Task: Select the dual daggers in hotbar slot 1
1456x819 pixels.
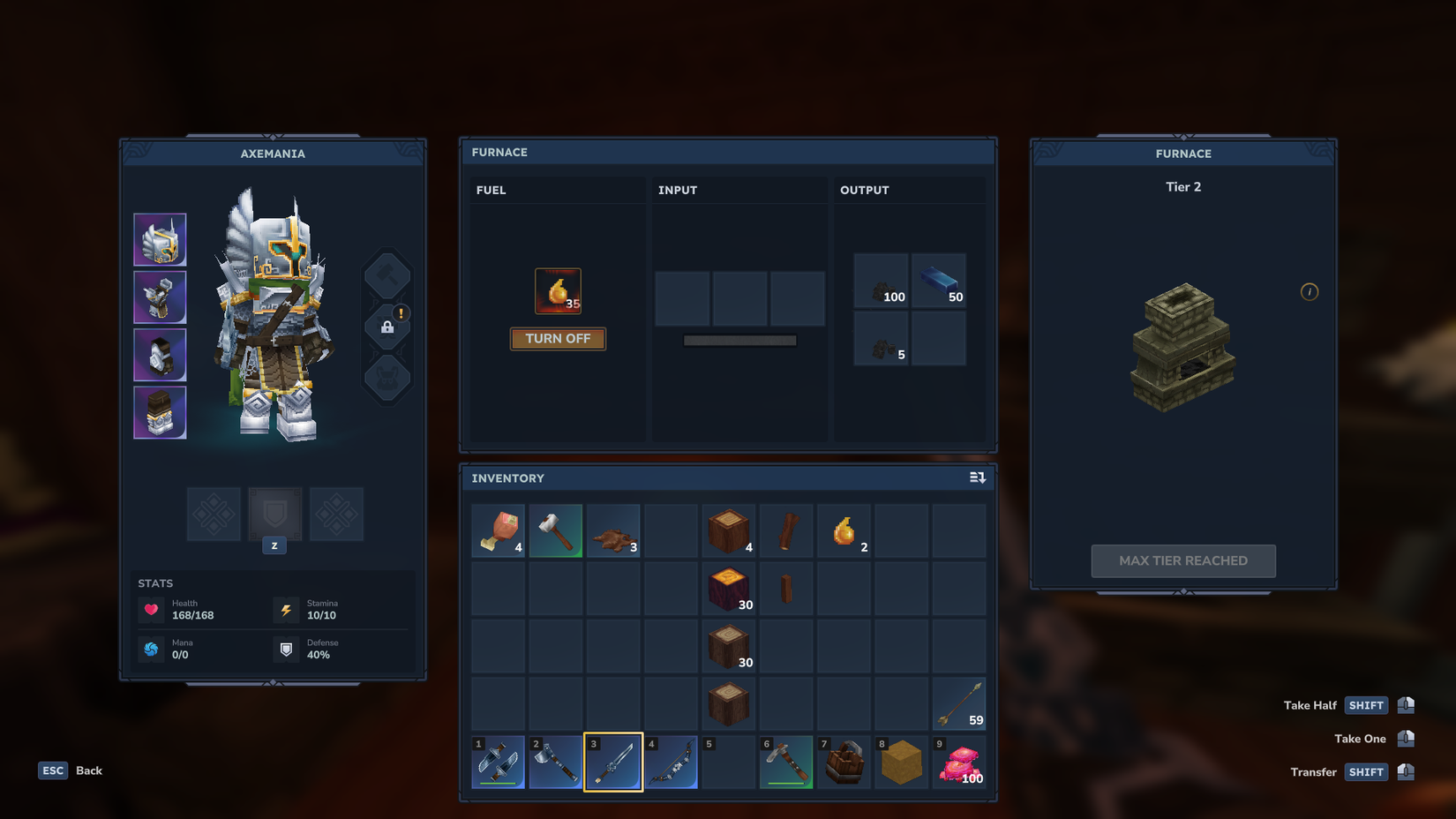Action: pyautogui.click(x=499, y=762)
